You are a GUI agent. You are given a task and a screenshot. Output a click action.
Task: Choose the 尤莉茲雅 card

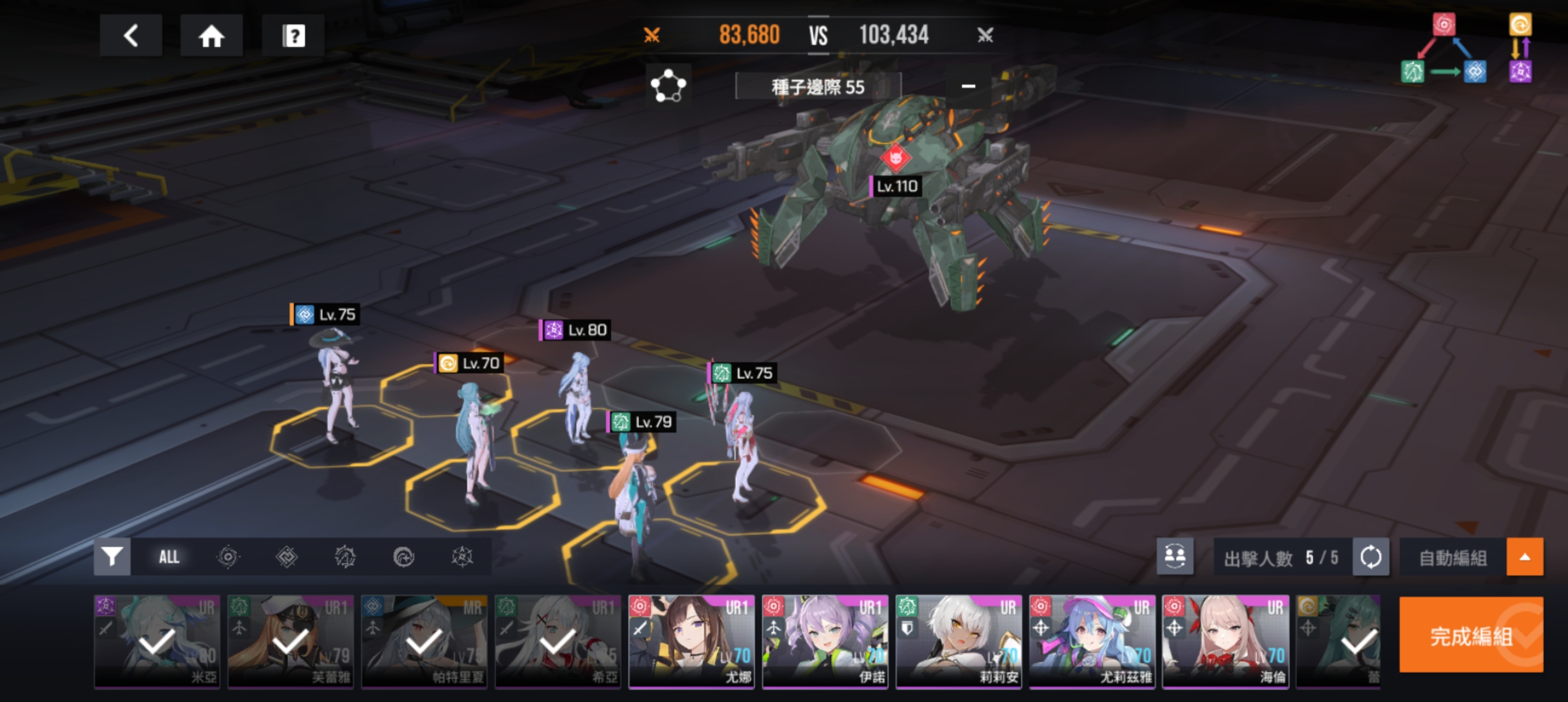tap(1092, 642)
